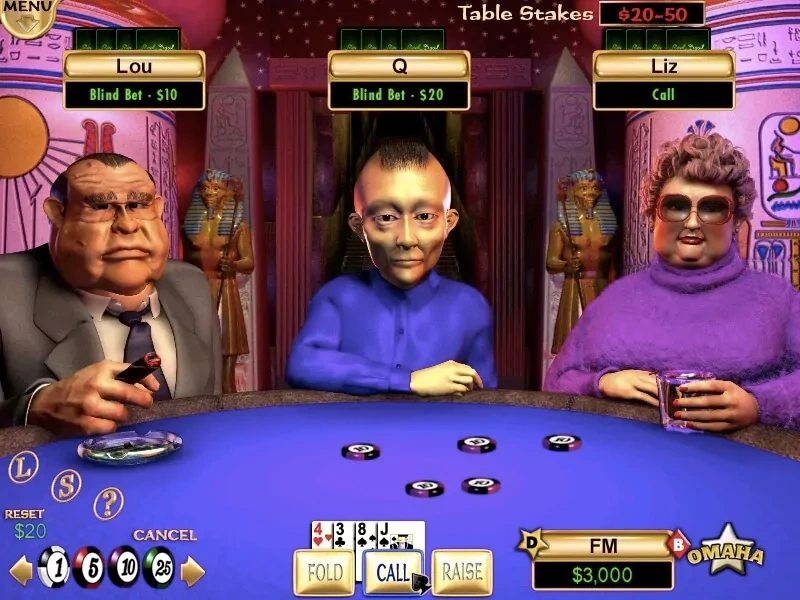Click the Omaha star badge

pos(737,552)
